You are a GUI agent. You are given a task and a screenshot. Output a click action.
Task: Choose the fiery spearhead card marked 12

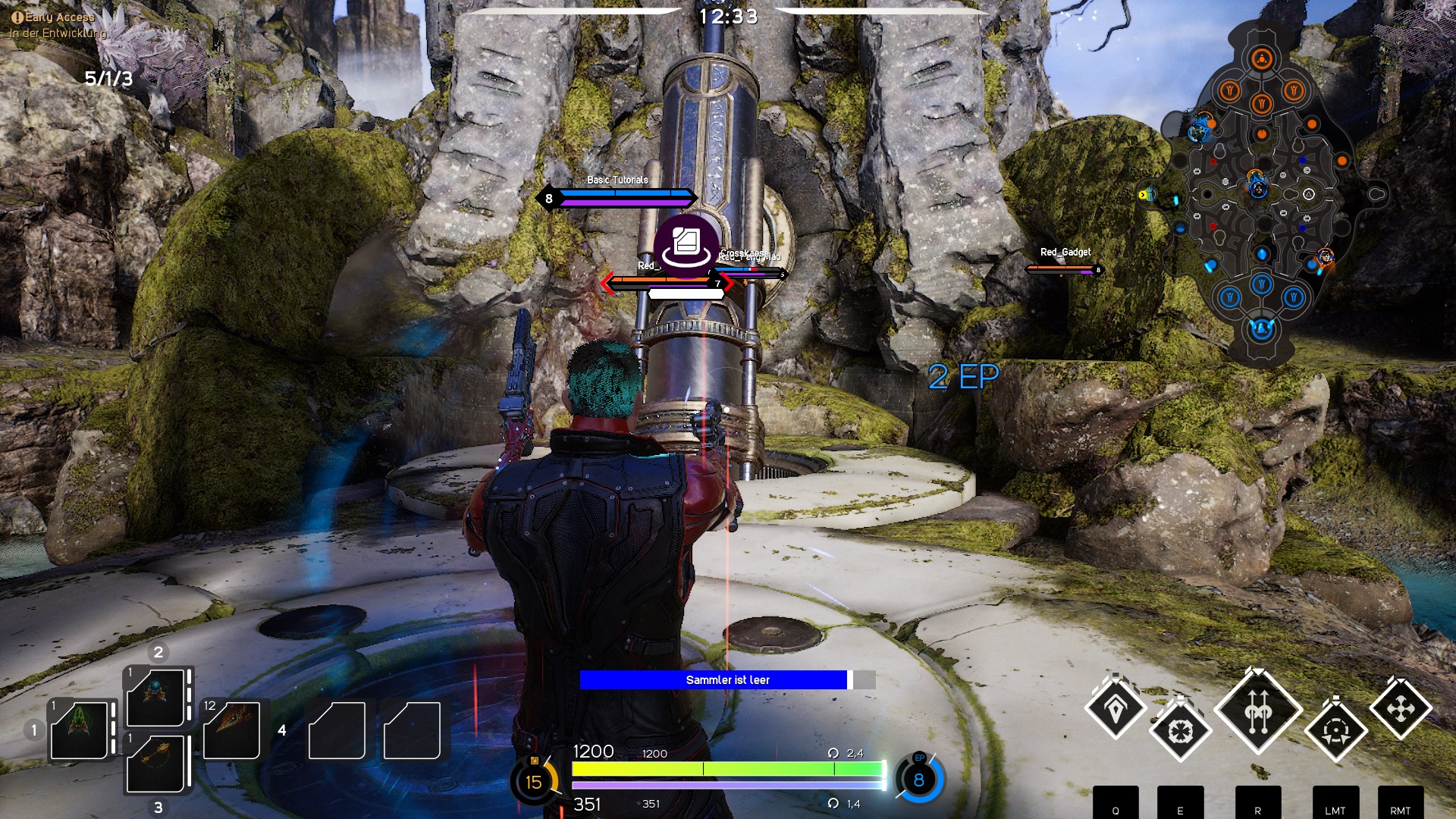[231, 730]
